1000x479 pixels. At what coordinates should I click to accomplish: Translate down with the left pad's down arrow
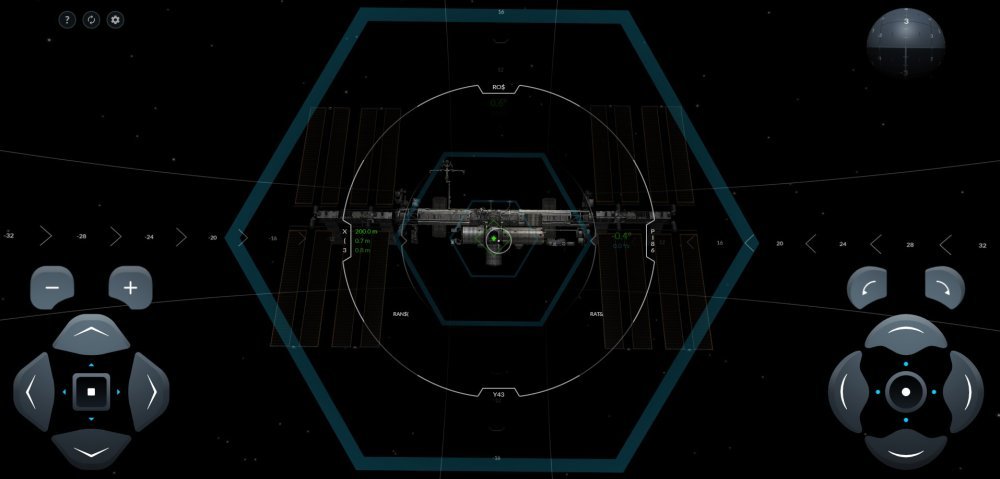pos(91,449)
